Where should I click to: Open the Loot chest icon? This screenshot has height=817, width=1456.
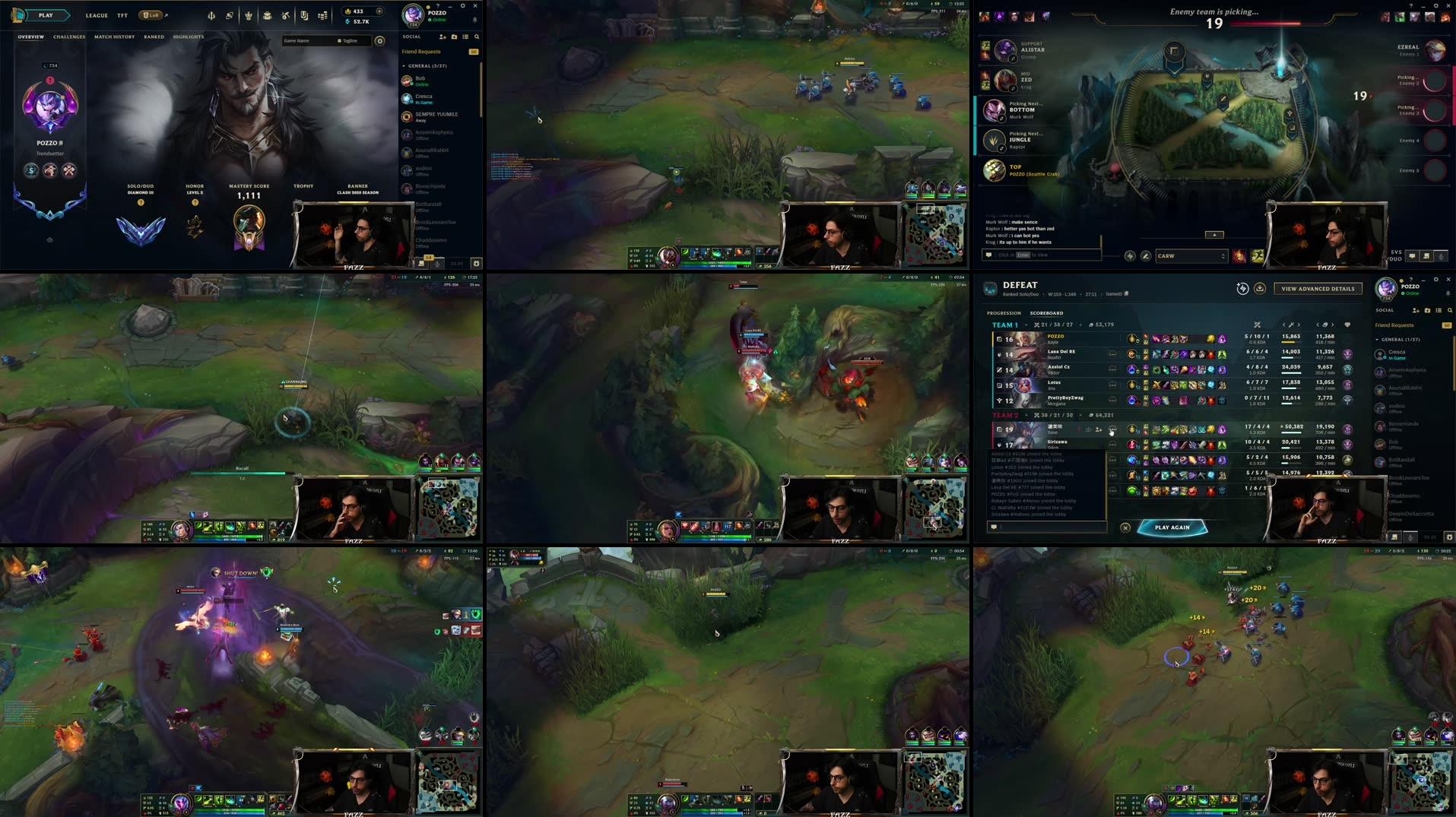coord(267,15)
